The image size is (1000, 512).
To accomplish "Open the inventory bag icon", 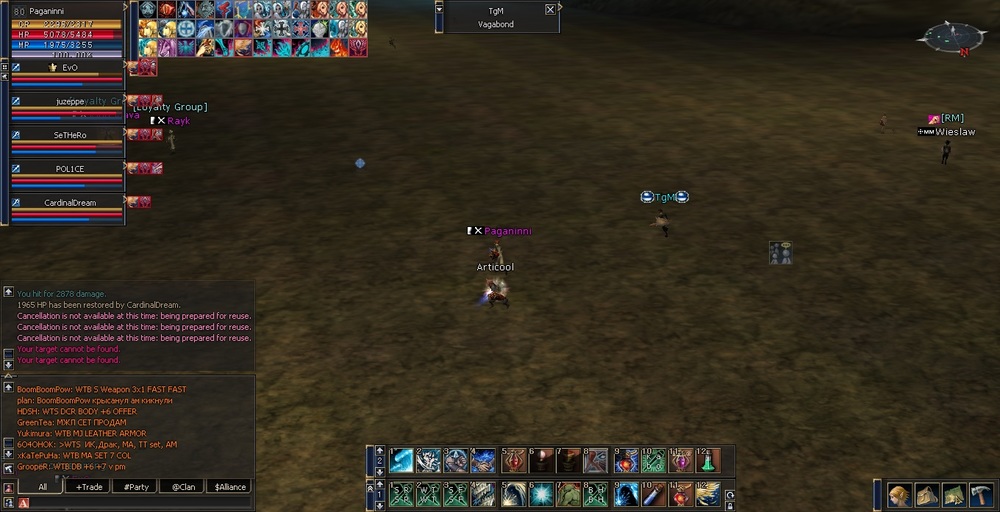I will [926, 495].
